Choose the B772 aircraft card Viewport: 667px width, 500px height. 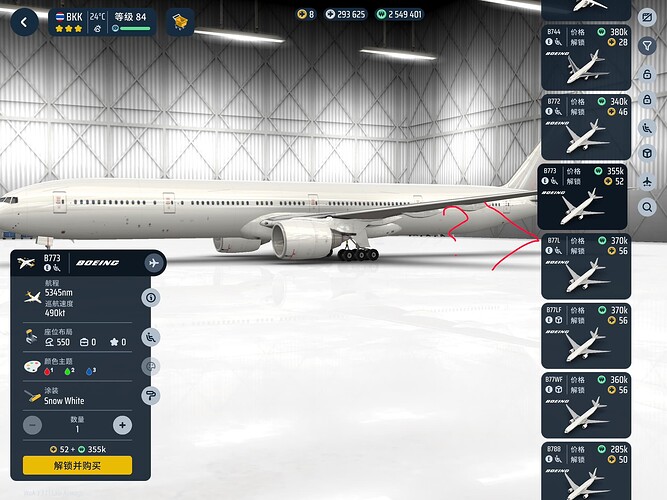[x=585, y=126]
